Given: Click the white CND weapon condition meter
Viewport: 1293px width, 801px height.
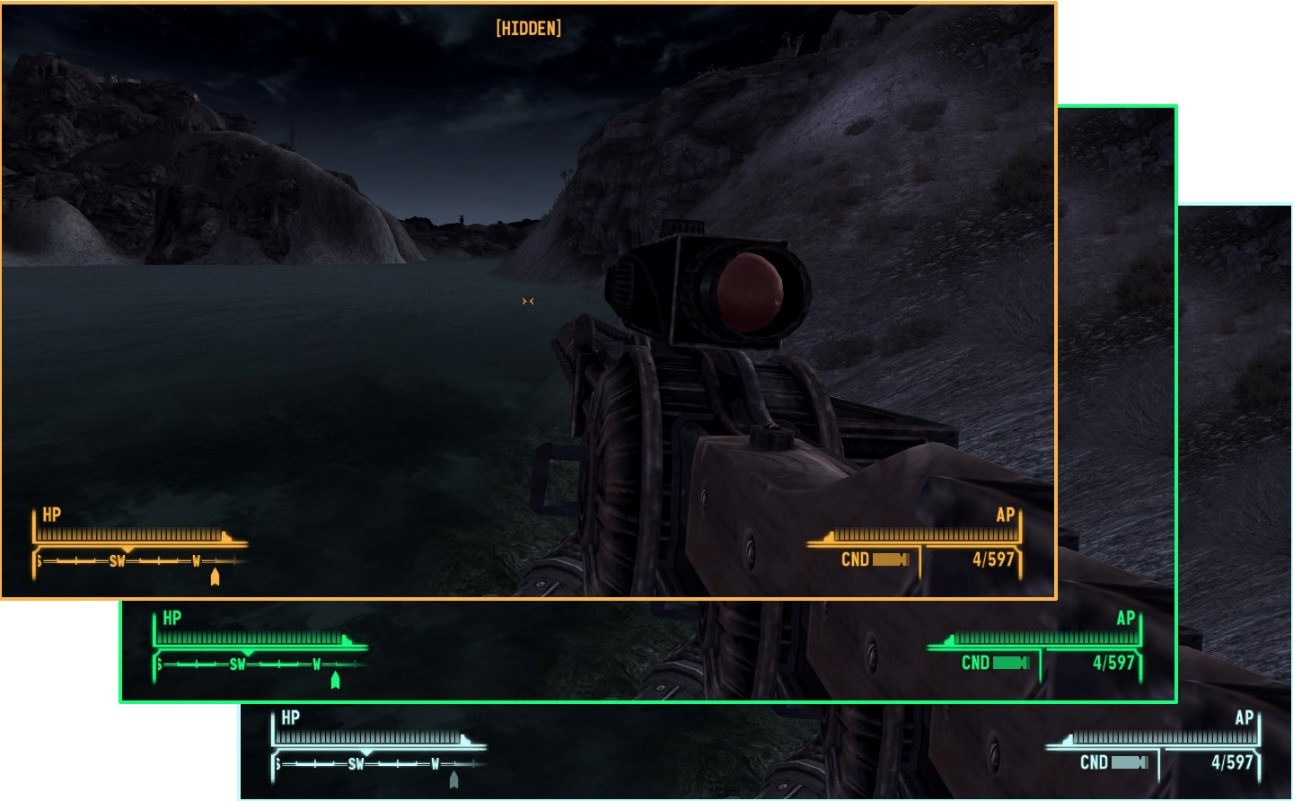Looking at the screenshot, I should tap(1130, 762).
